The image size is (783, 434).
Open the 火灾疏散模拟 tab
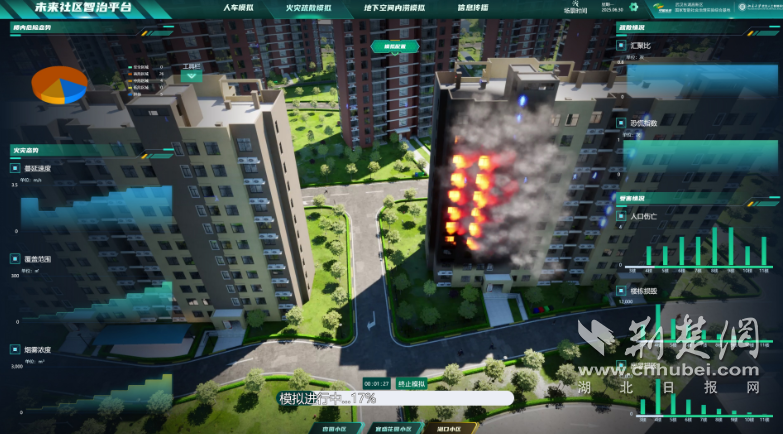(307, 8)
